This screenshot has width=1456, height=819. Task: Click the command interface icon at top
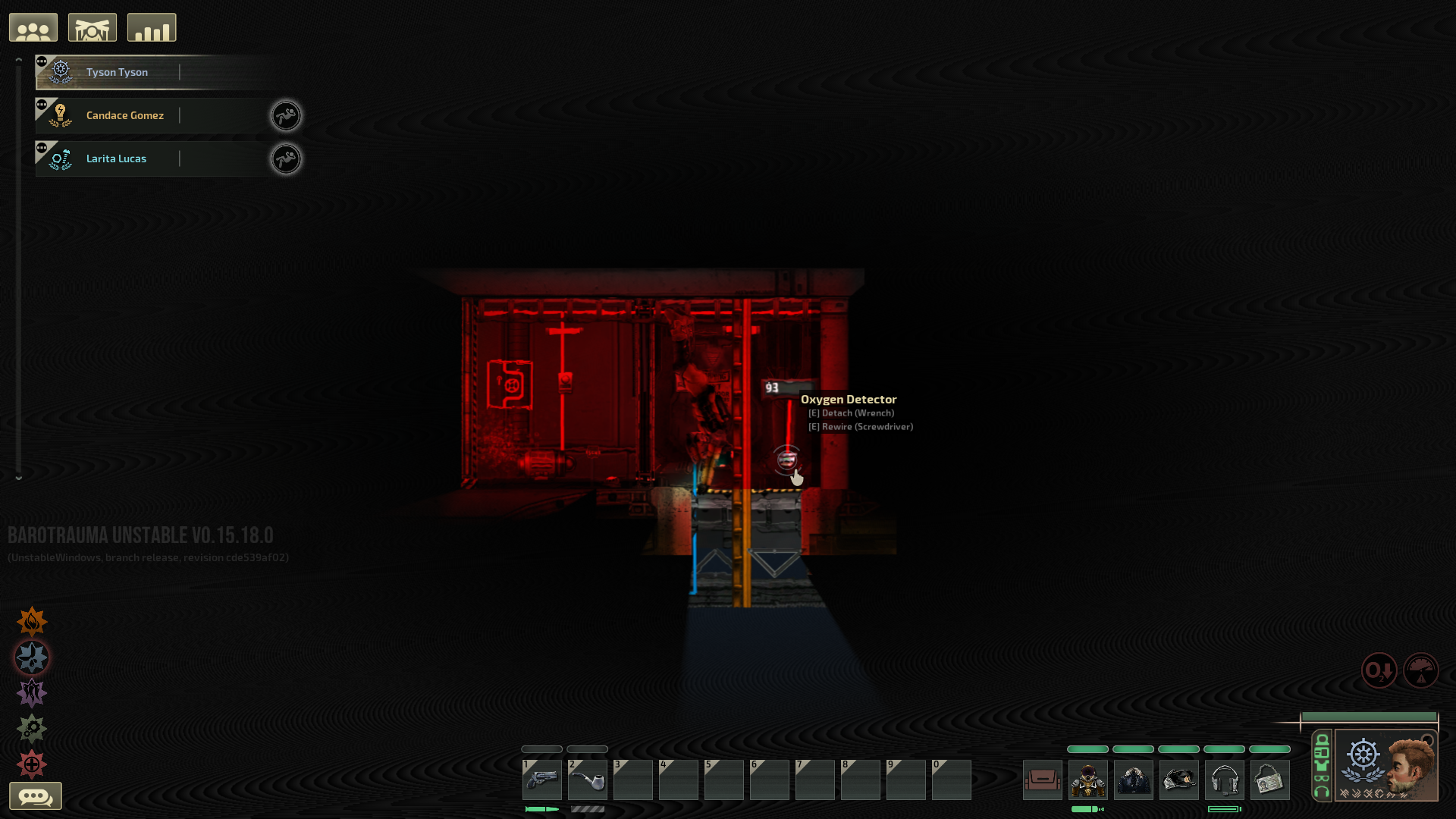pyautogui.click(x=92, y=27)
